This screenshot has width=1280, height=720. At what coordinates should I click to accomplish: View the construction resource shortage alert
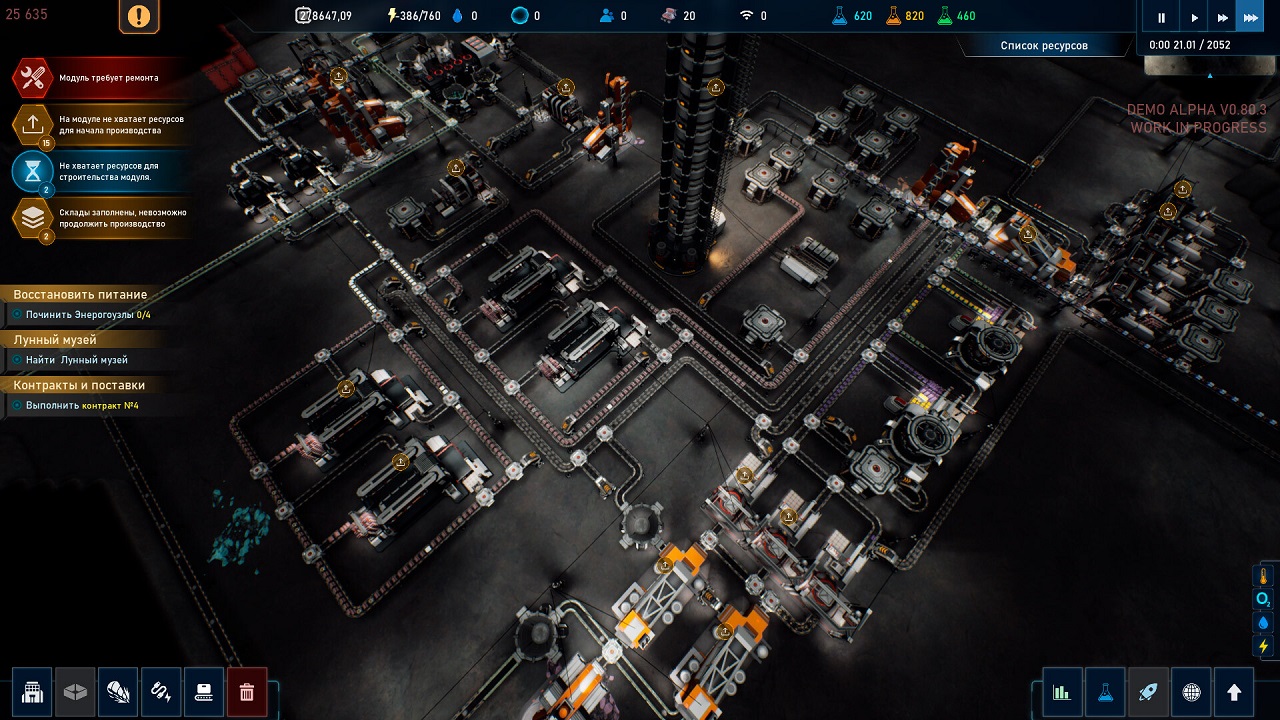(33, 171)
